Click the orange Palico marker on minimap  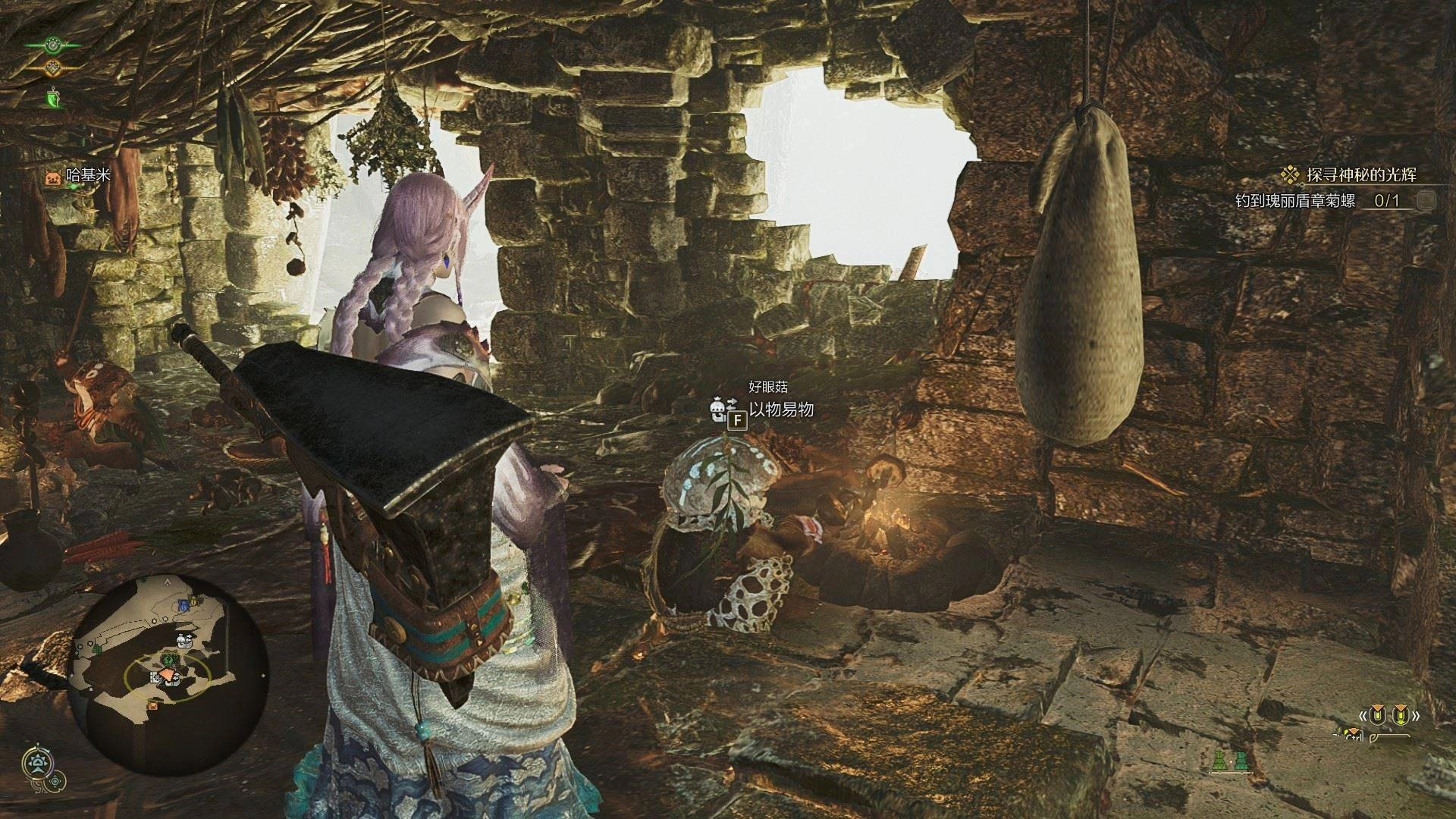(154, 705)
